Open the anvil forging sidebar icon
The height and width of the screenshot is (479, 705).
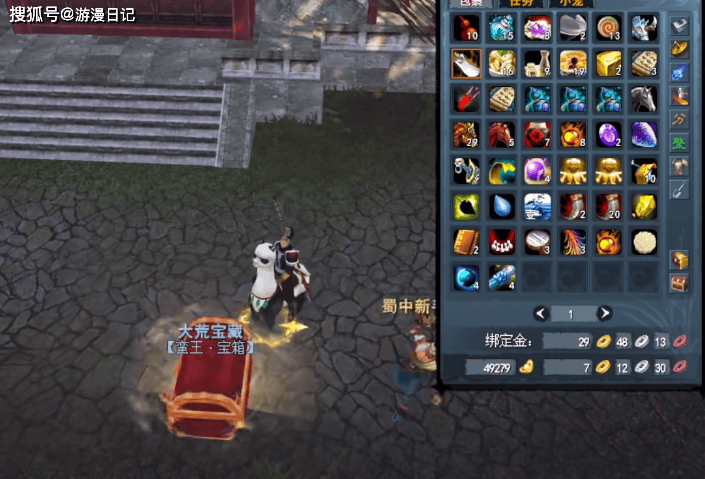click(x=680, y=26)
